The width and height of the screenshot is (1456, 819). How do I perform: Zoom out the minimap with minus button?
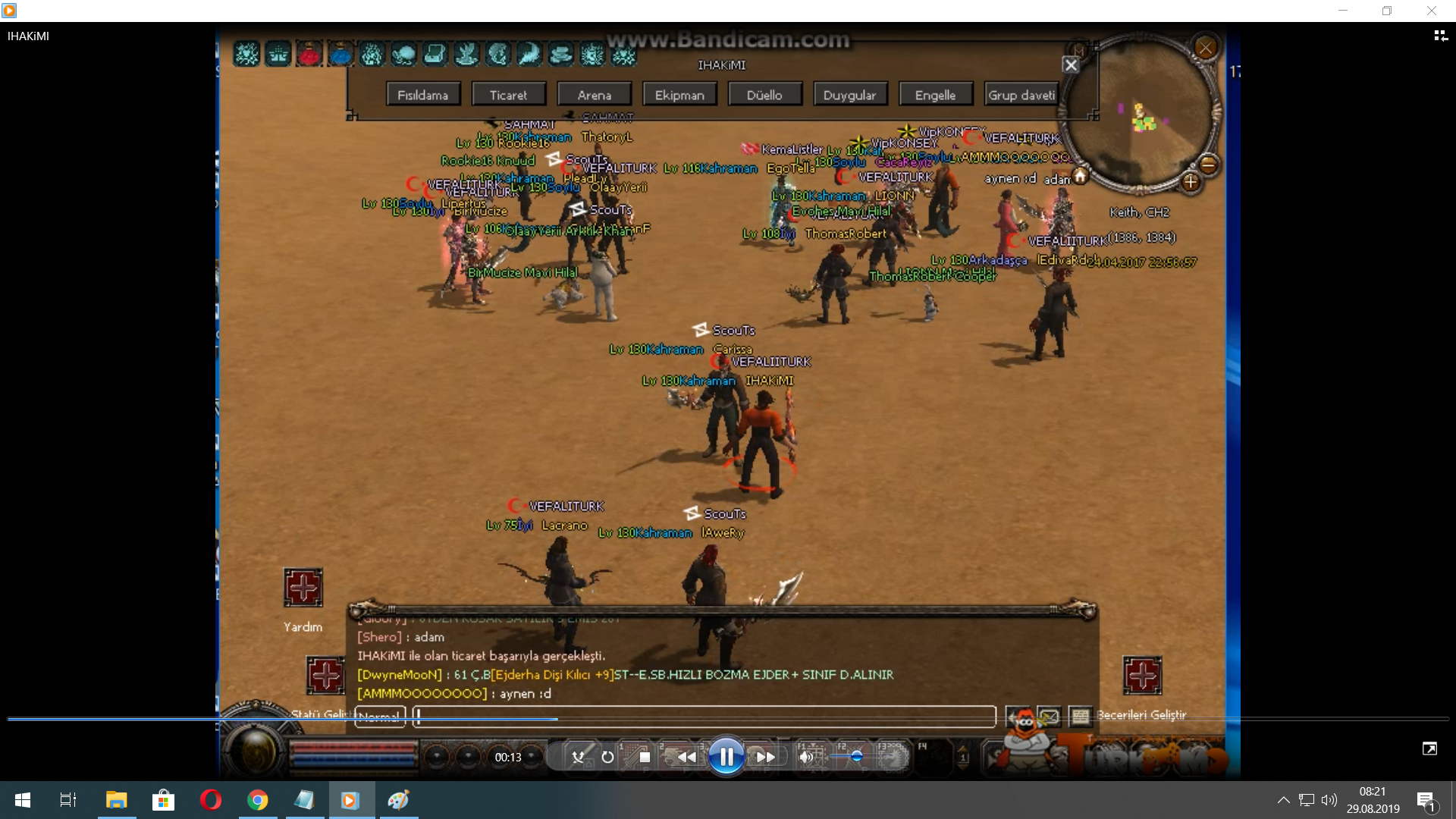click(1209, 164)
